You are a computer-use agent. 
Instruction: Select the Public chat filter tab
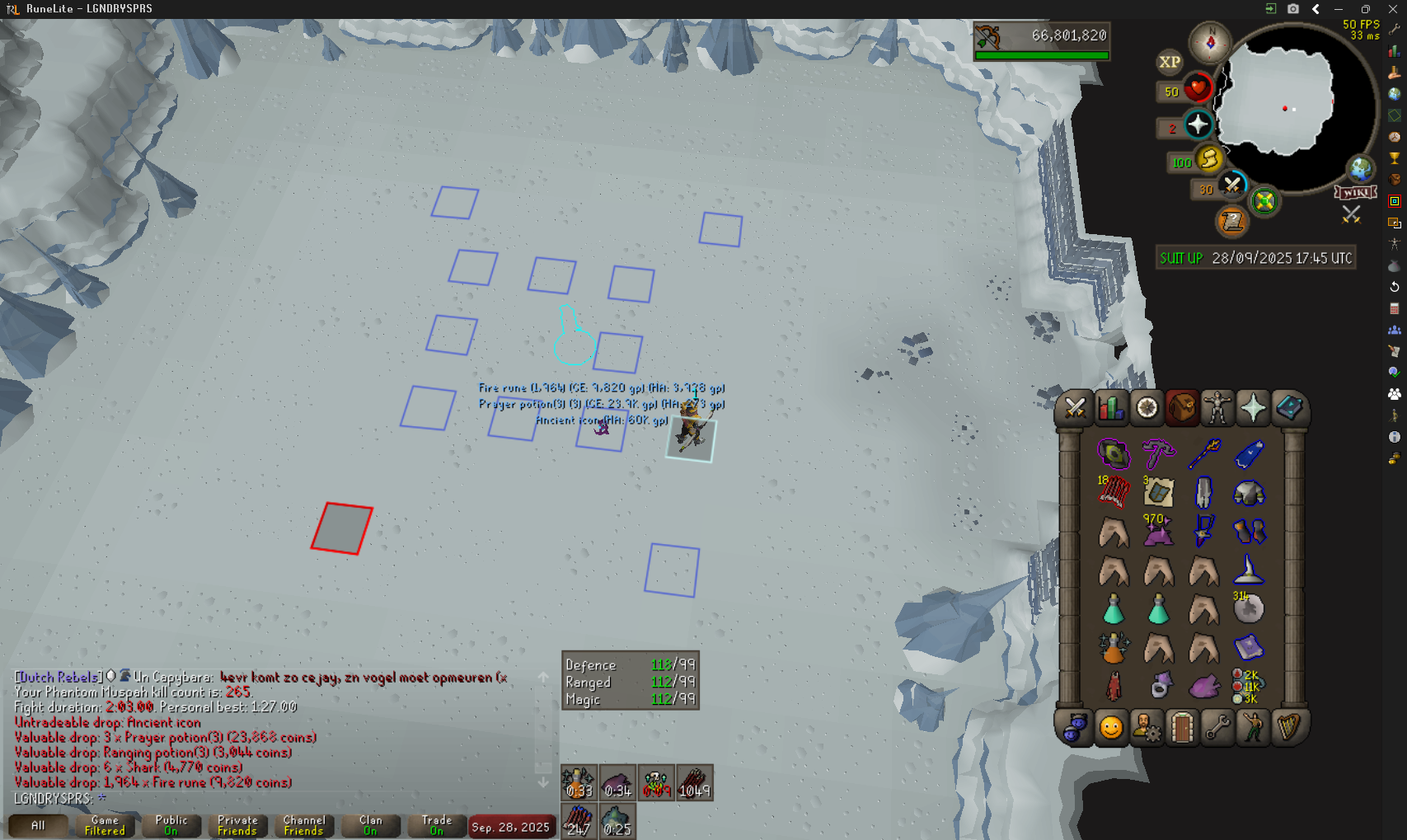(171, 825)
